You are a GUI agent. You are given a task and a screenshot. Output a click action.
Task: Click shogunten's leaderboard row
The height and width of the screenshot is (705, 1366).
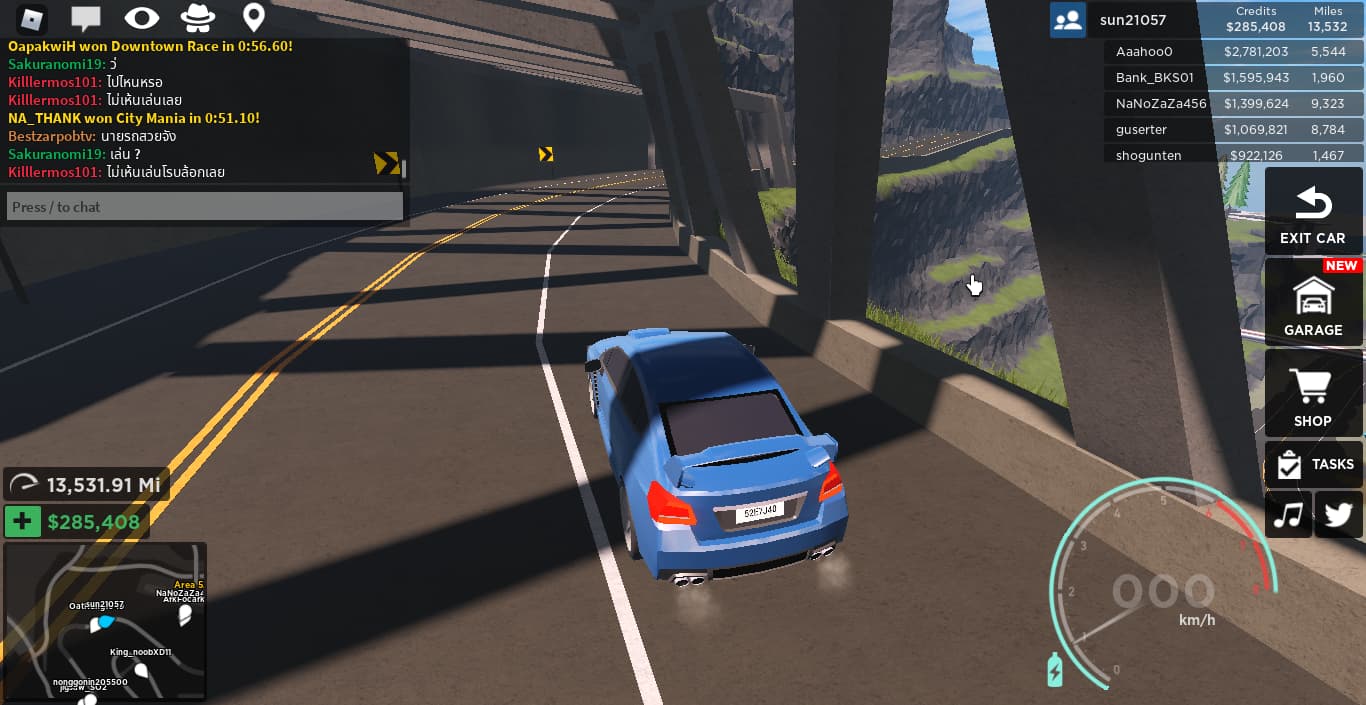pyautogui.click(x=1233, y=155)
